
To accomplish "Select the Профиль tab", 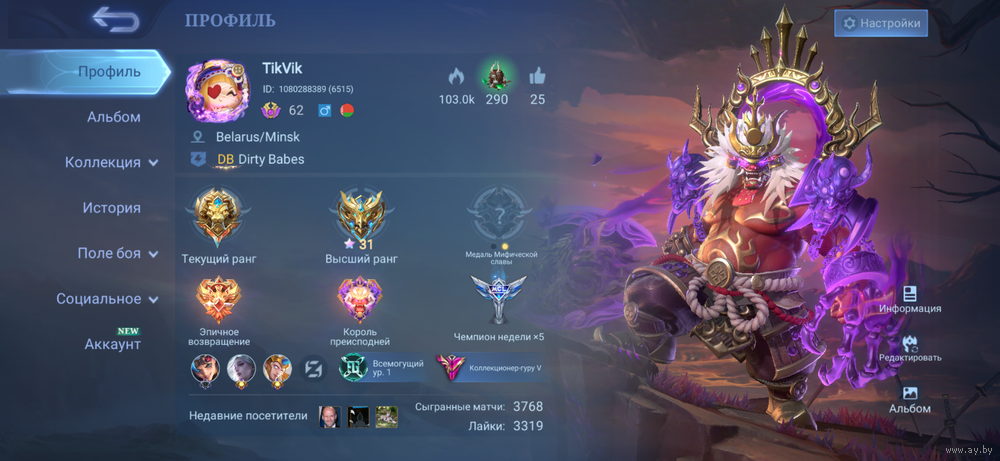I will (109, 72).
